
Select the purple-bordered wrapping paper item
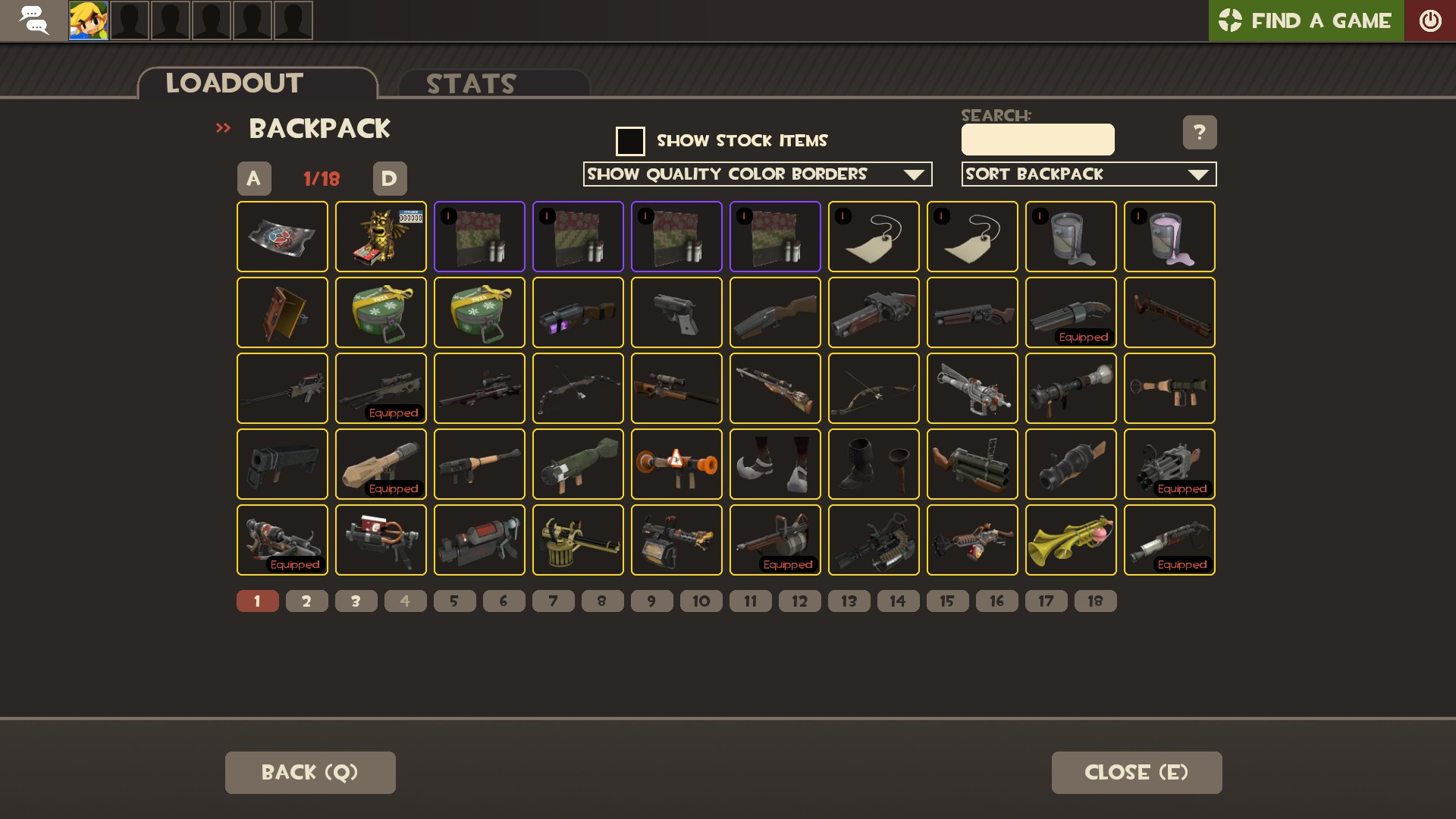tap(479, 237)
